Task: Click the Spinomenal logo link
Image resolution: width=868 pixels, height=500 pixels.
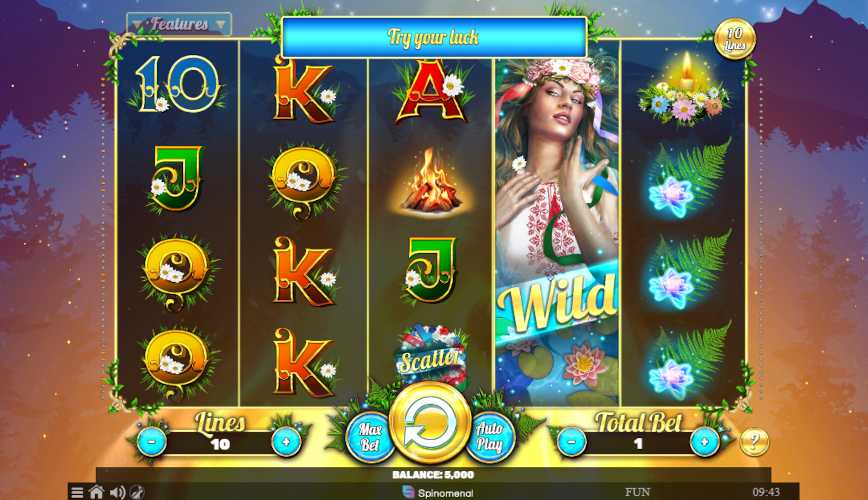Action: click(x=436, y=492)
